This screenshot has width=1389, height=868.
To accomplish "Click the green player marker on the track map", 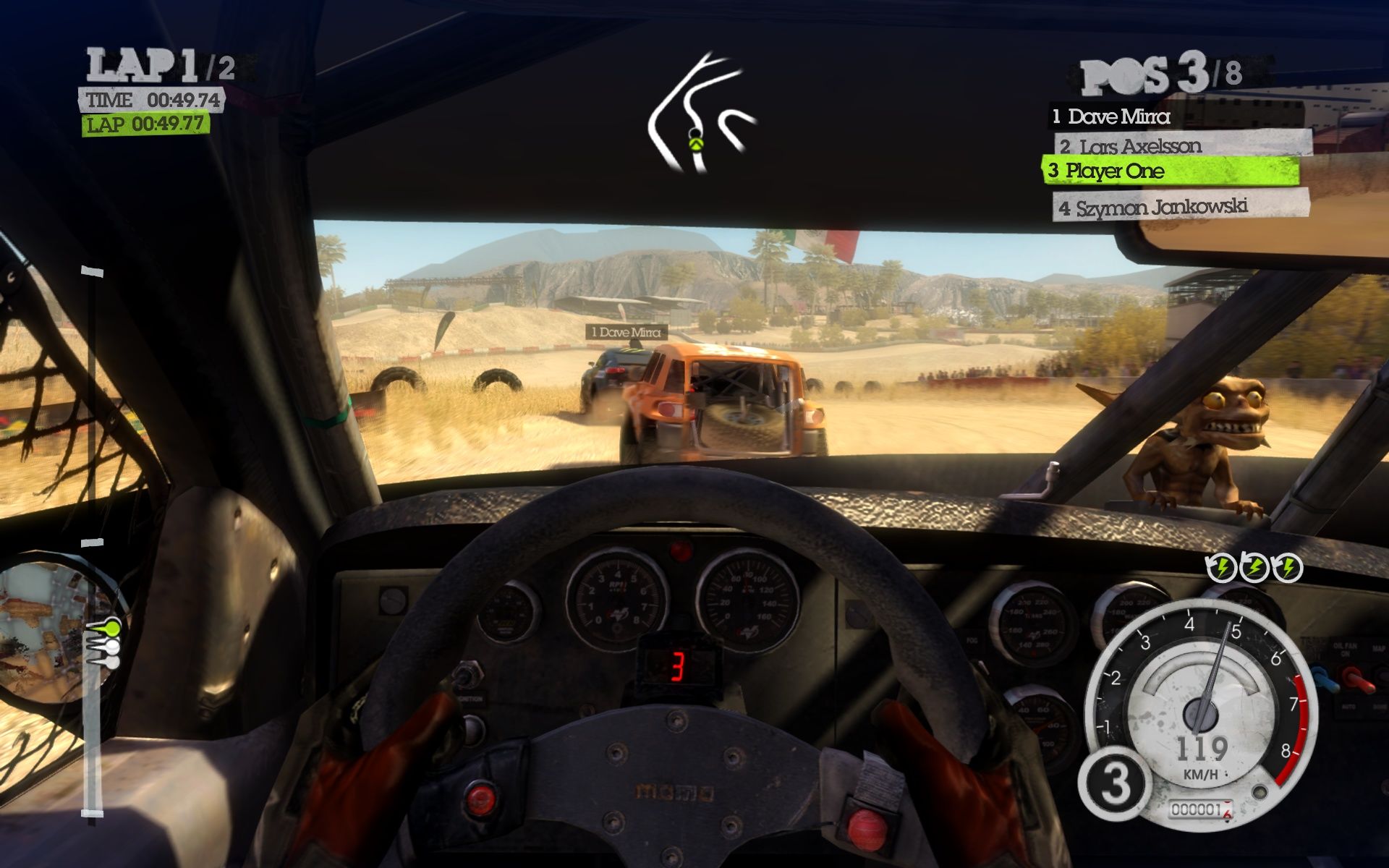I will click(696, 142).
